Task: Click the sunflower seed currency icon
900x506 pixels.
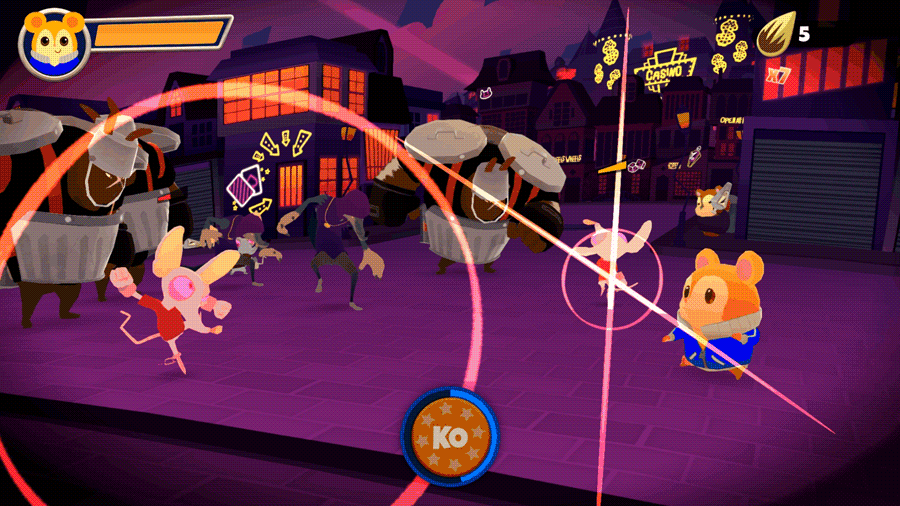Action: click(x=774, y=36)
